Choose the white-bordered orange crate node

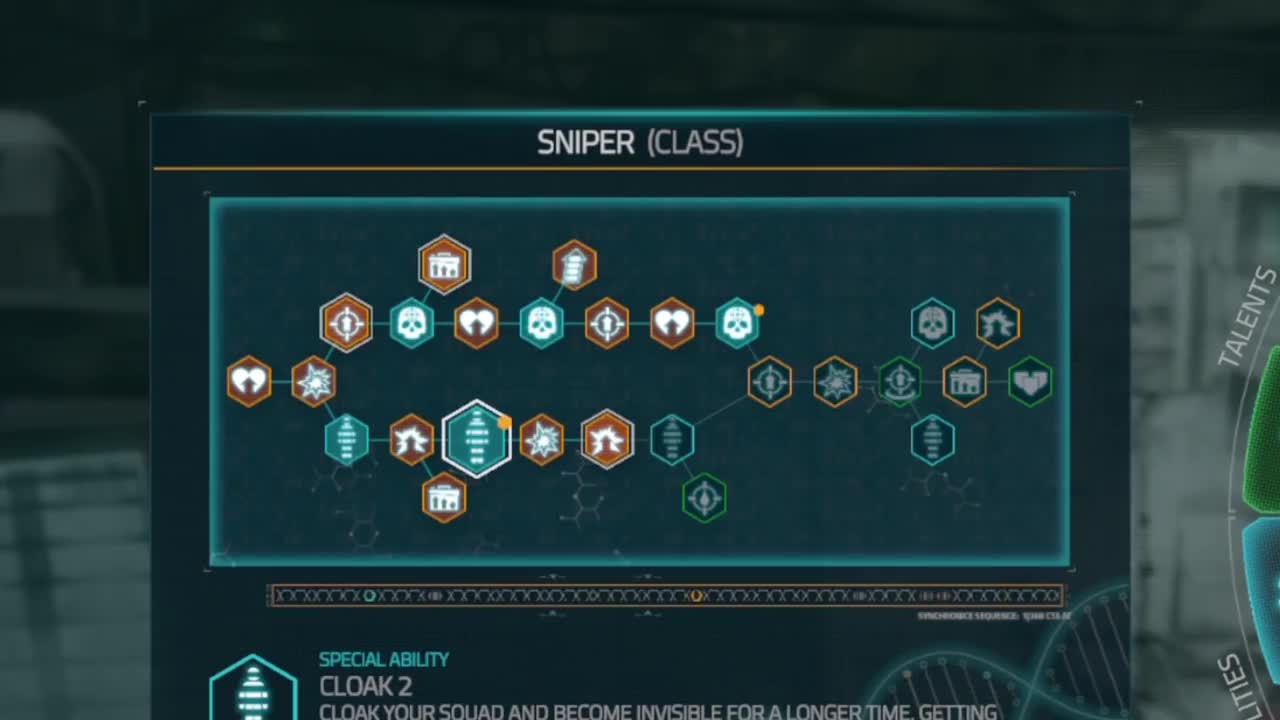444,264
